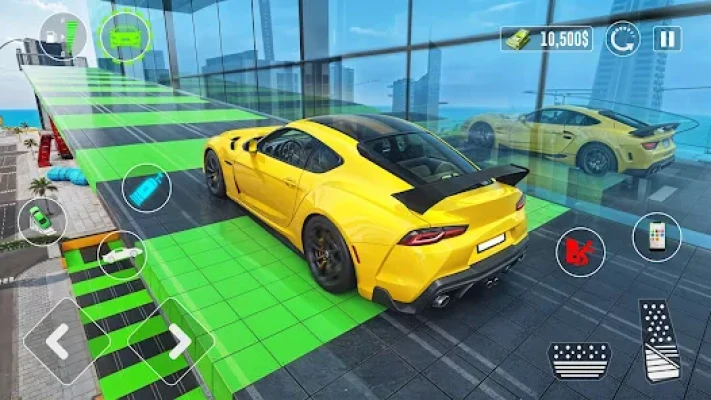Activate the nitro bottle boost
711x400 pixels.
click(147, 189)
